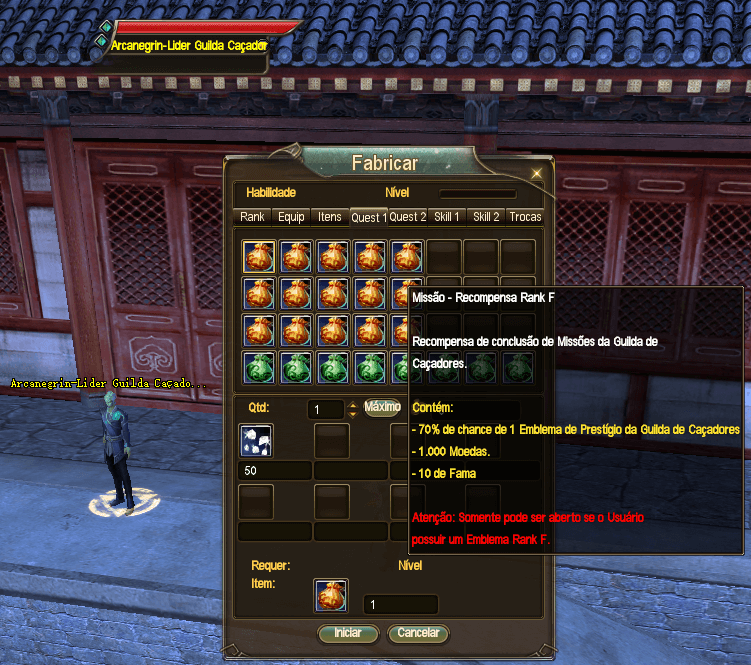Image resolution: width=751 pixels, height=665 pixels.
Task: Choose the Skill 2 tab
Action: 487,217
